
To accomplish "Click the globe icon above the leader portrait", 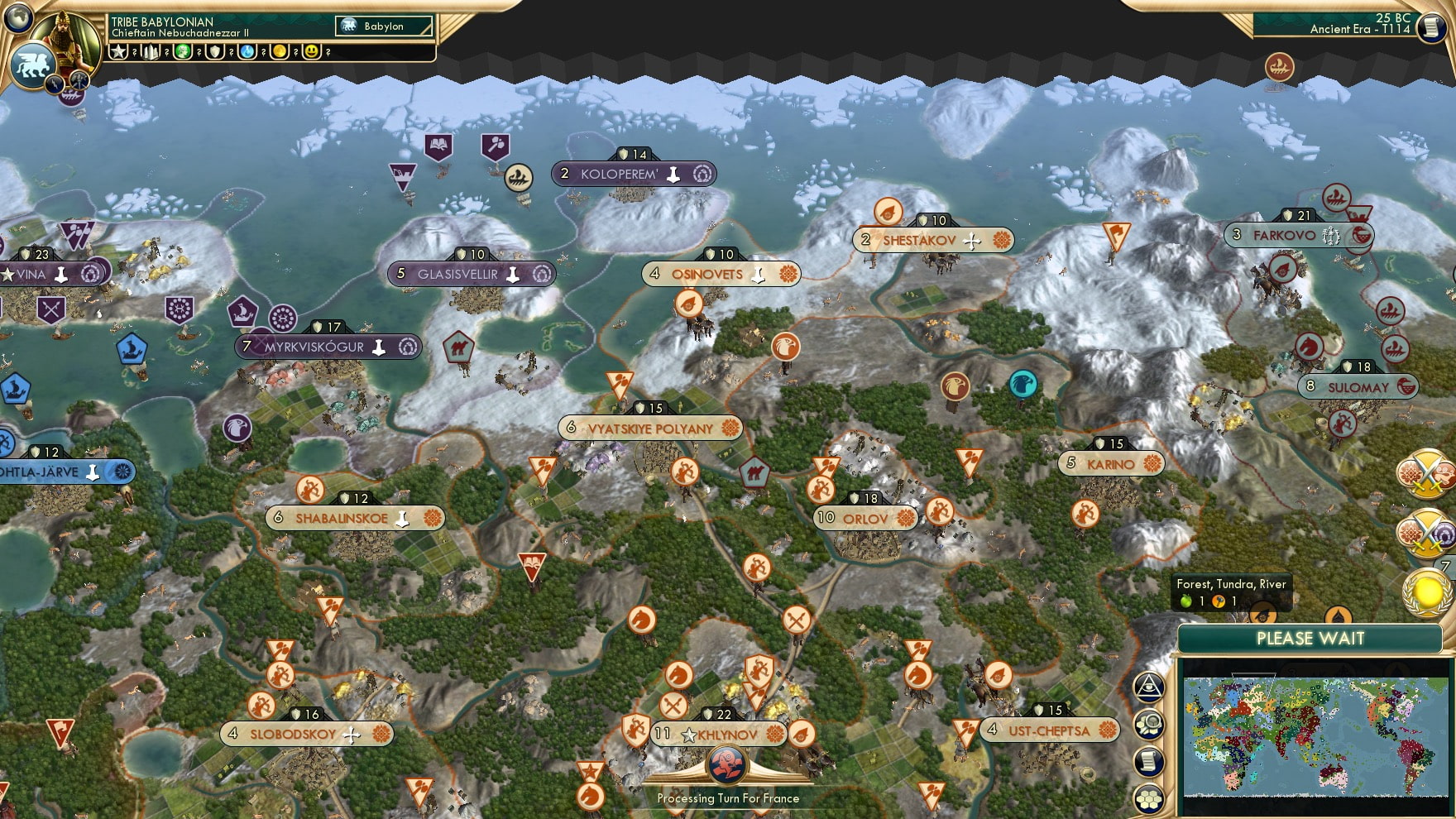I will tap(17, 17).
